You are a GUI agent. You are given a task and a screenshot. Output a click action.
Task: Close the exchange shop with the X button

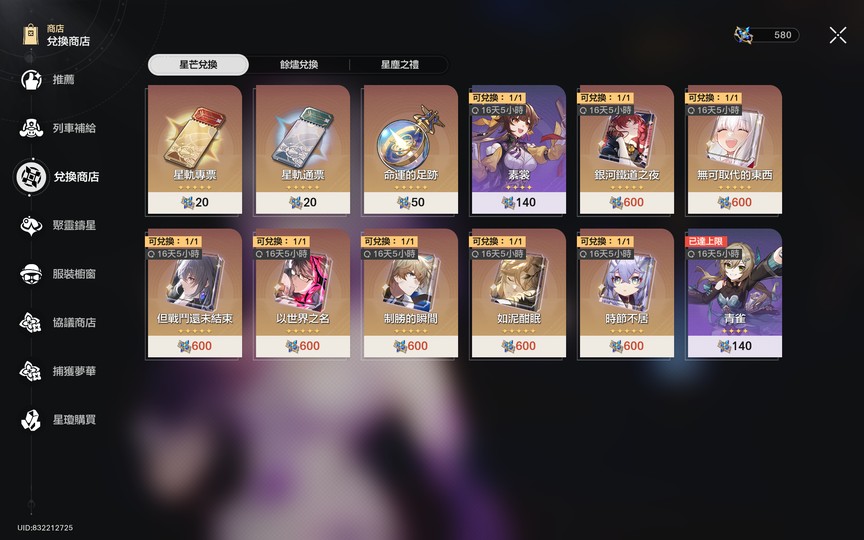(x=837, y=35)
